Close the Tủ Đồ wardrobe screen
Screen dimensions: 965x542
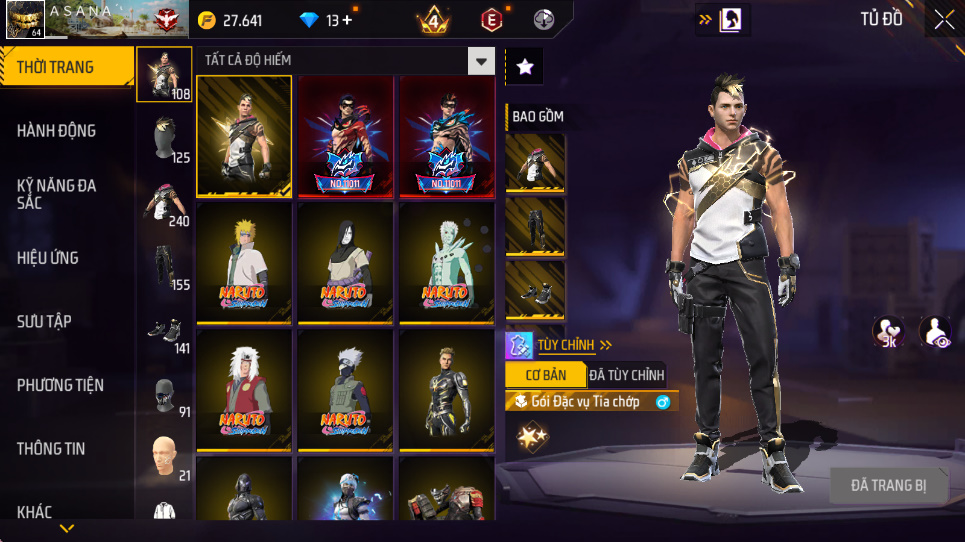click(943, 19)
